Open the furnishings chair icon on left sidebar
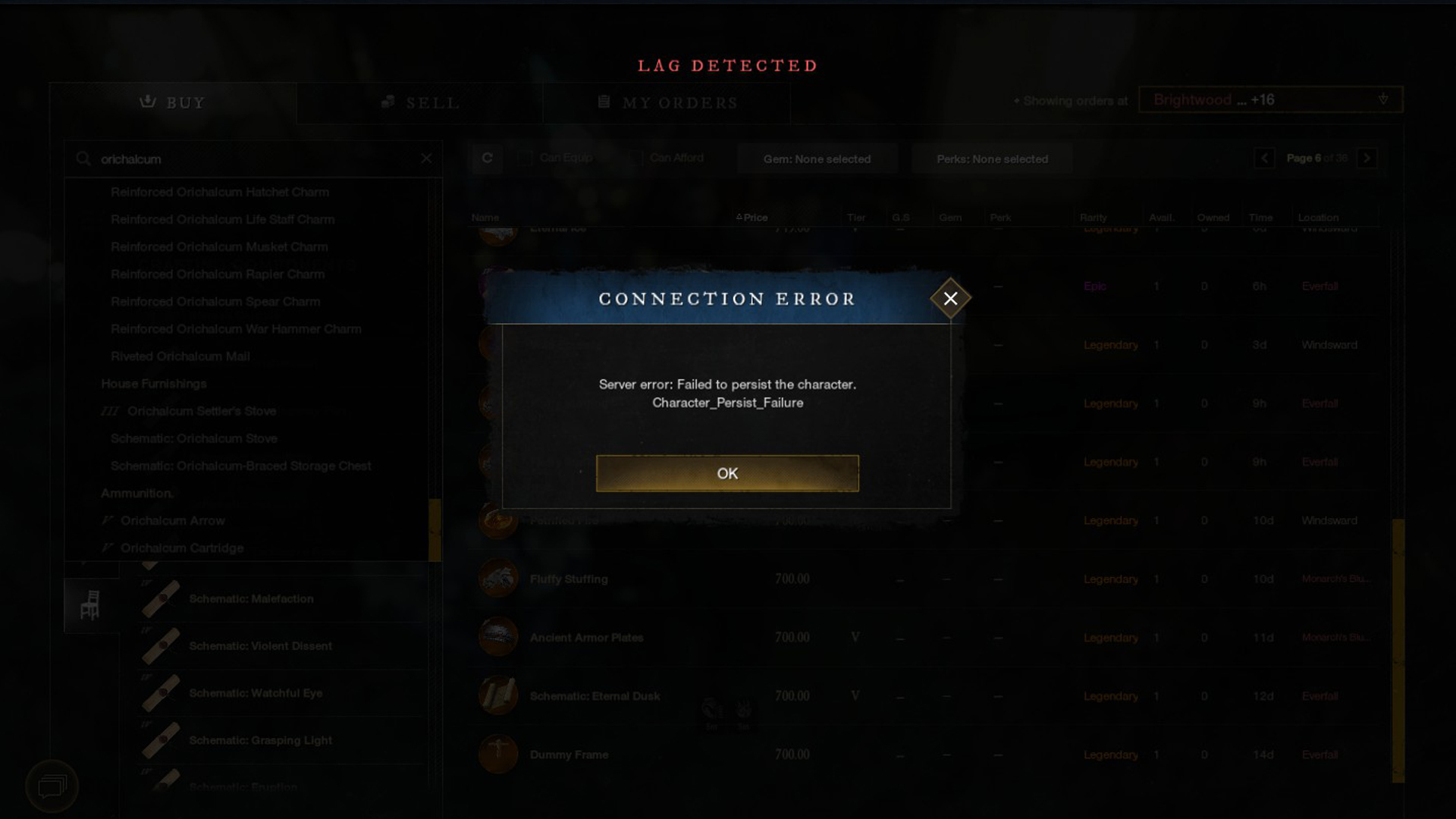 pyautogui.click(x=90, y=604)
